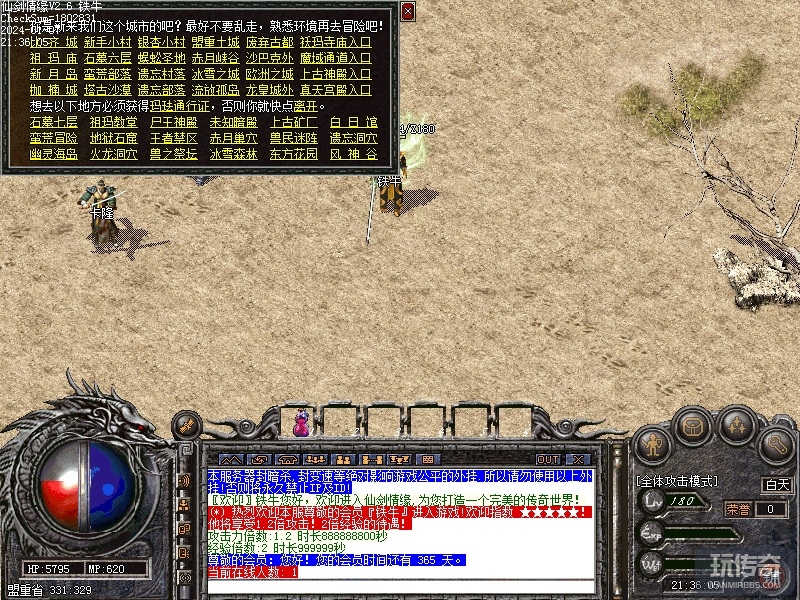Close the teleport destination dialog
The width and height of the screenshot is (800, 600).
(x=408, y=11)
